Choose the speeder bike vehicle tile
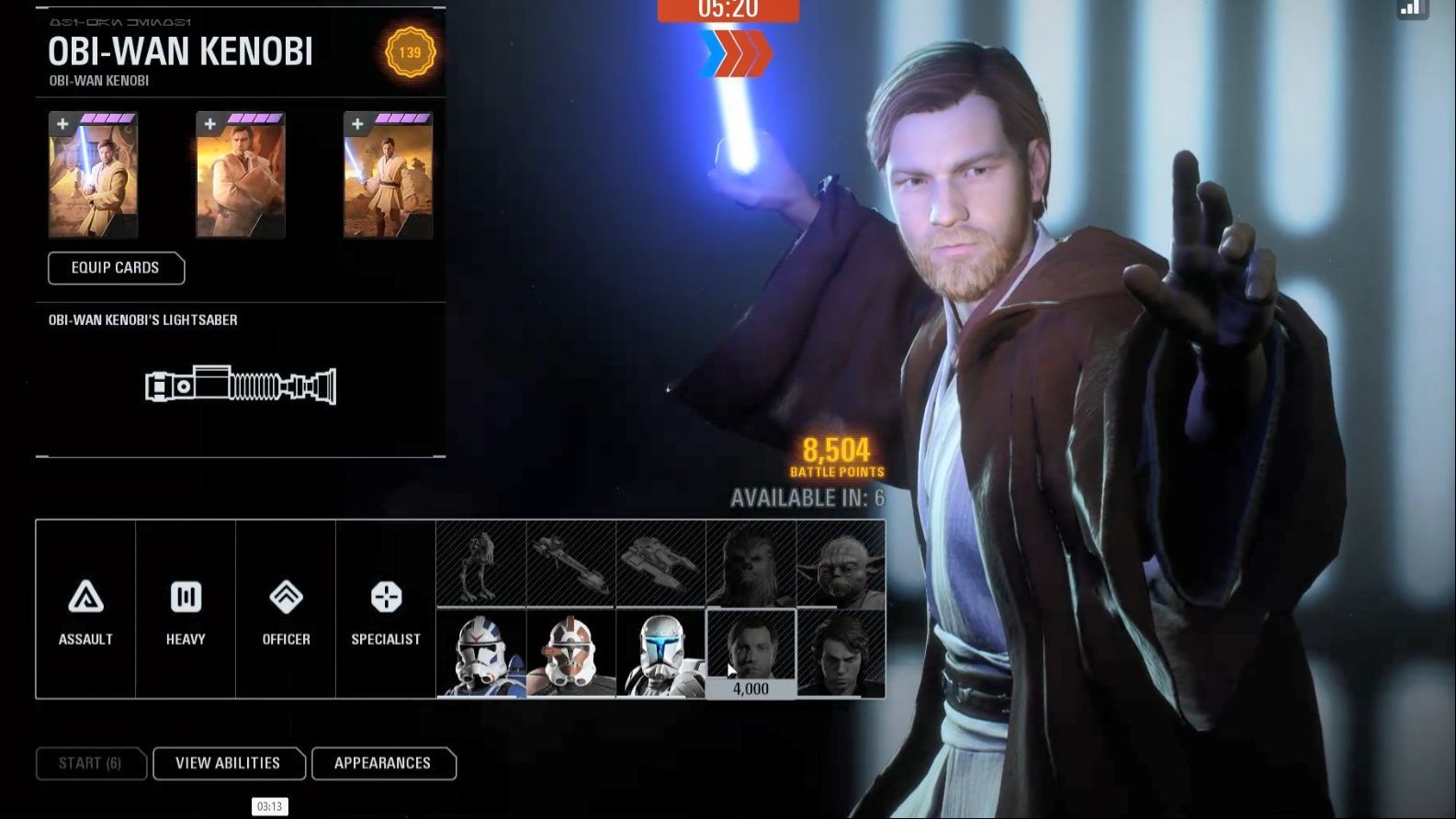This screenshot has height=819, width=1456. [x=571, y=564]
